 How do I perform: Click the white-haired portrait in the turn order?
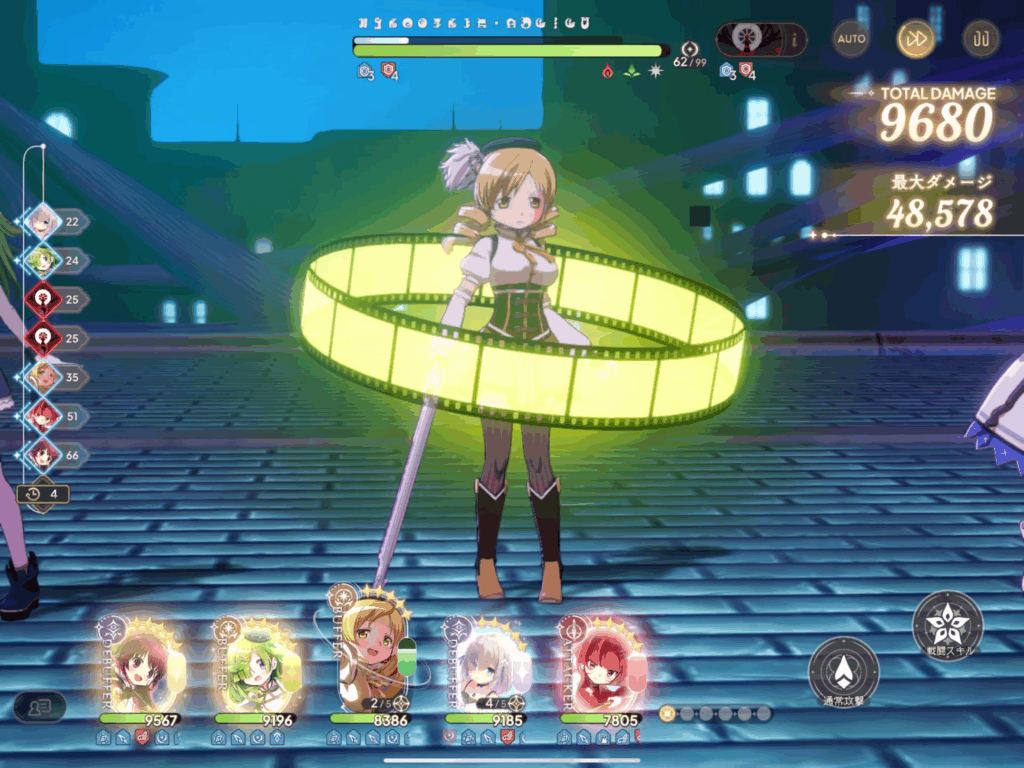click(42, 222)
